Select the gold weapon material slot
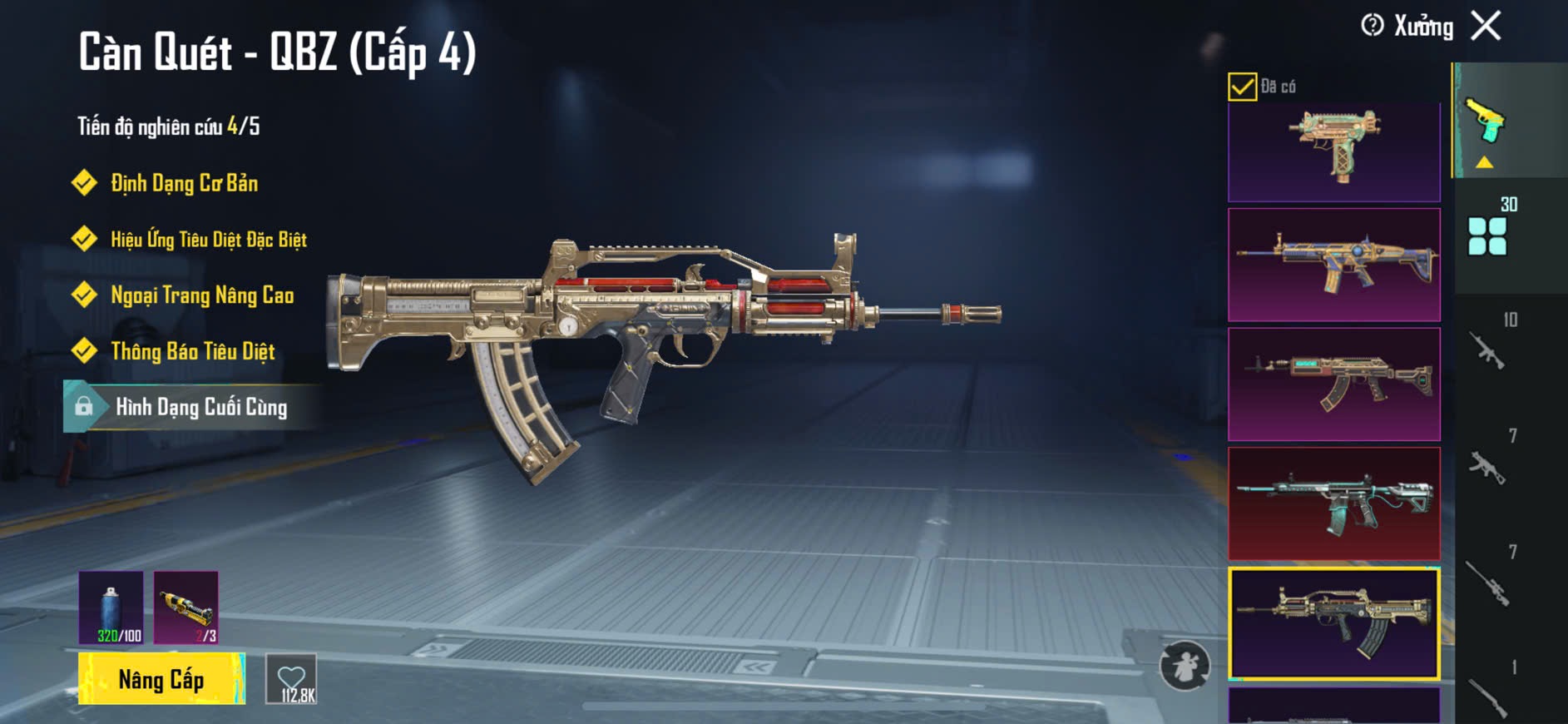The height and width of the screenshot is (724, 1568). (186, 607)
